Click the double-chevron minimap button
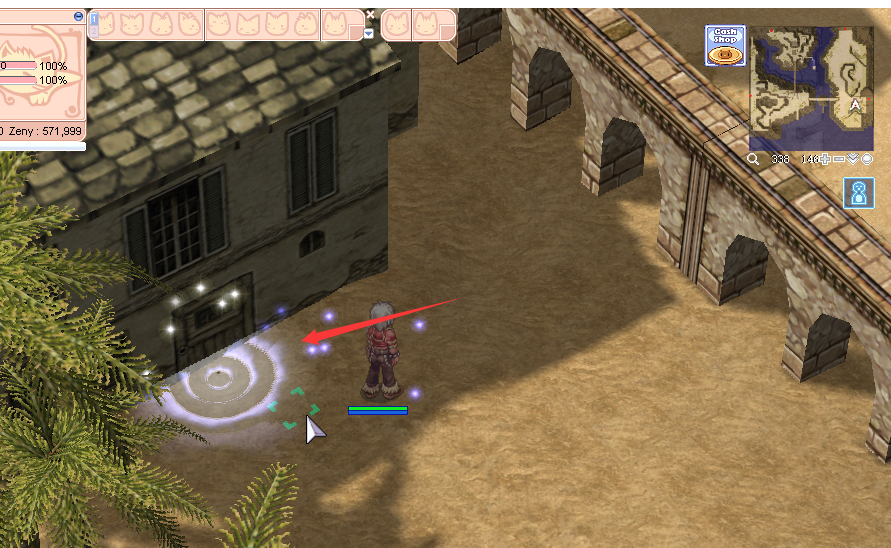This screenshot has width=891, height=548. [853, 159]
